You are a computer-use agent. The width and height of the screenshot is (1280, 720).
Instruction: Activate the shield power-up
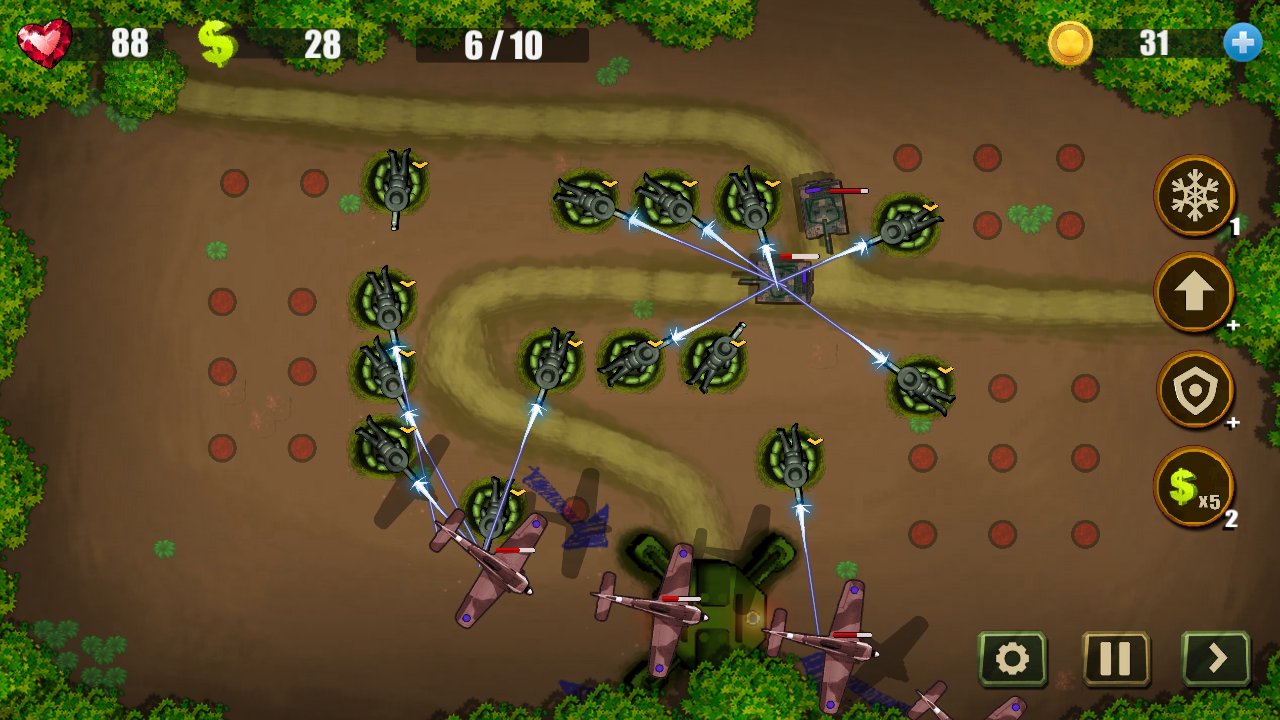click(1194, 389)
